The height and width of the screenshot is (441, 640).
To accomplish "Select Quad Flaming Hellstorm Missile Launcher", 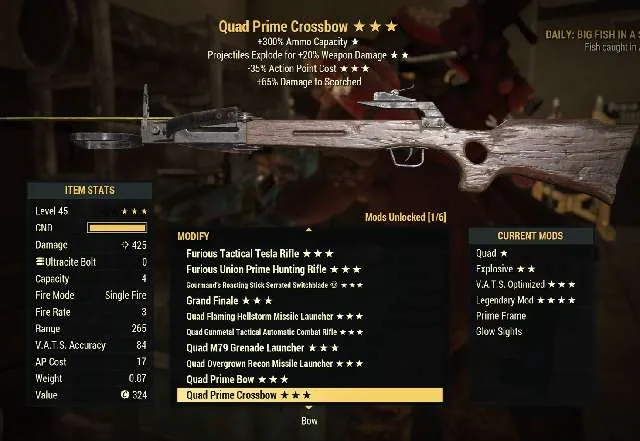I will coord(275,316).
